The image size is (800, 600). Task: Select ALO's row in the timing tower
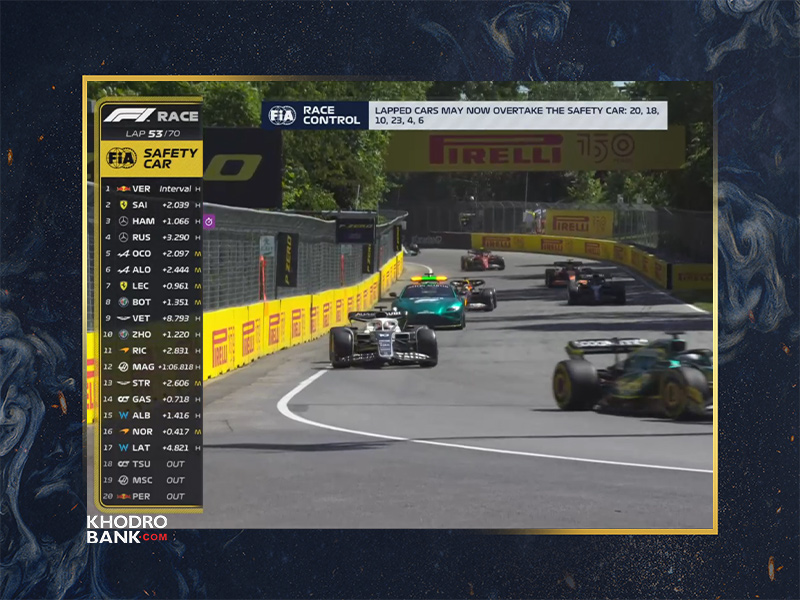pos(152,269)
